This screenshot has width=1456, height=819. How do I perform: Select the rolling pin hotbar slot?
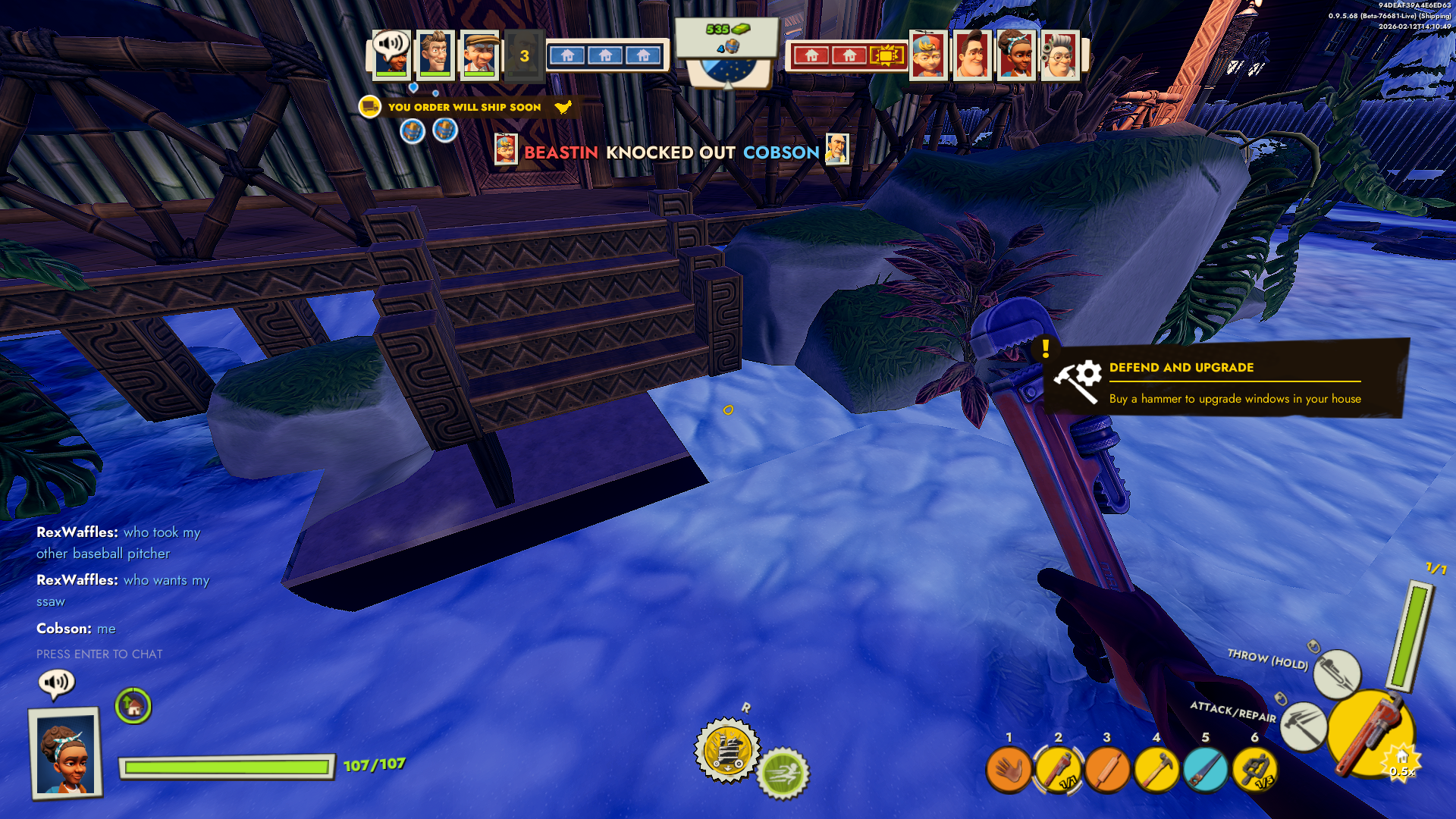(x=1107, y=770)
